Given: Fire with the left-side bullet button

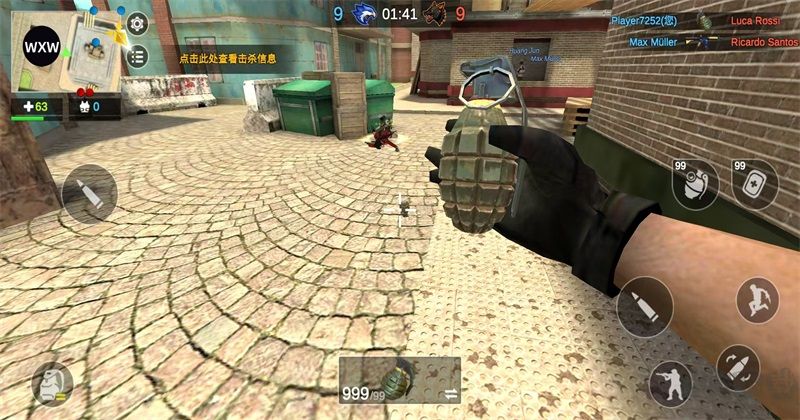Looking at the screenshot, I should [x=89, y=194].
